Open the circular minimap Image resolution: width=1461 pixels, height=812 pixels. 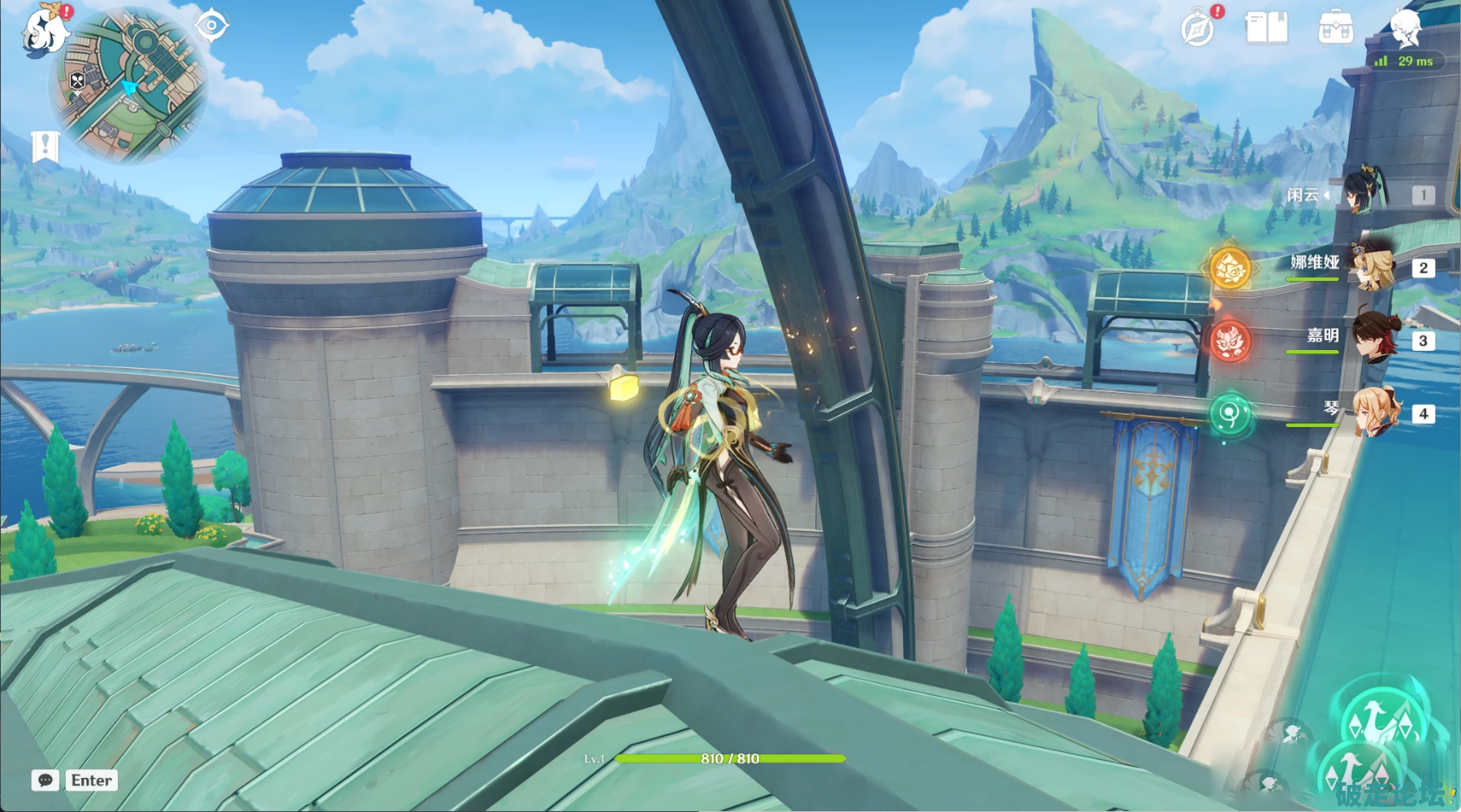coord(128,84)
